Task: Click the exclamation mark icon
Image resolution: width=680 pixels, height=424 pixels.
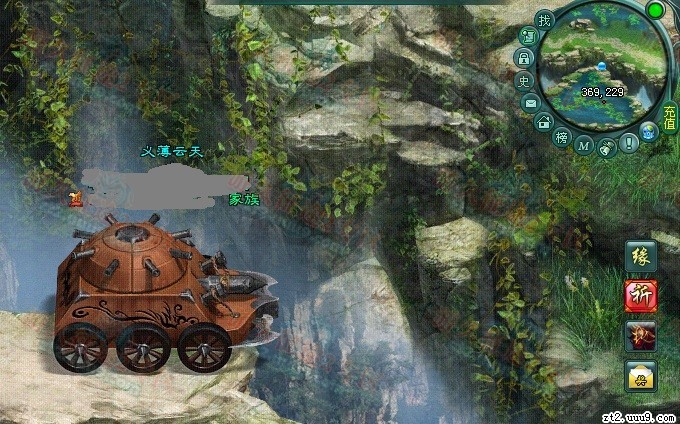Action: click(x=629, y=143)
